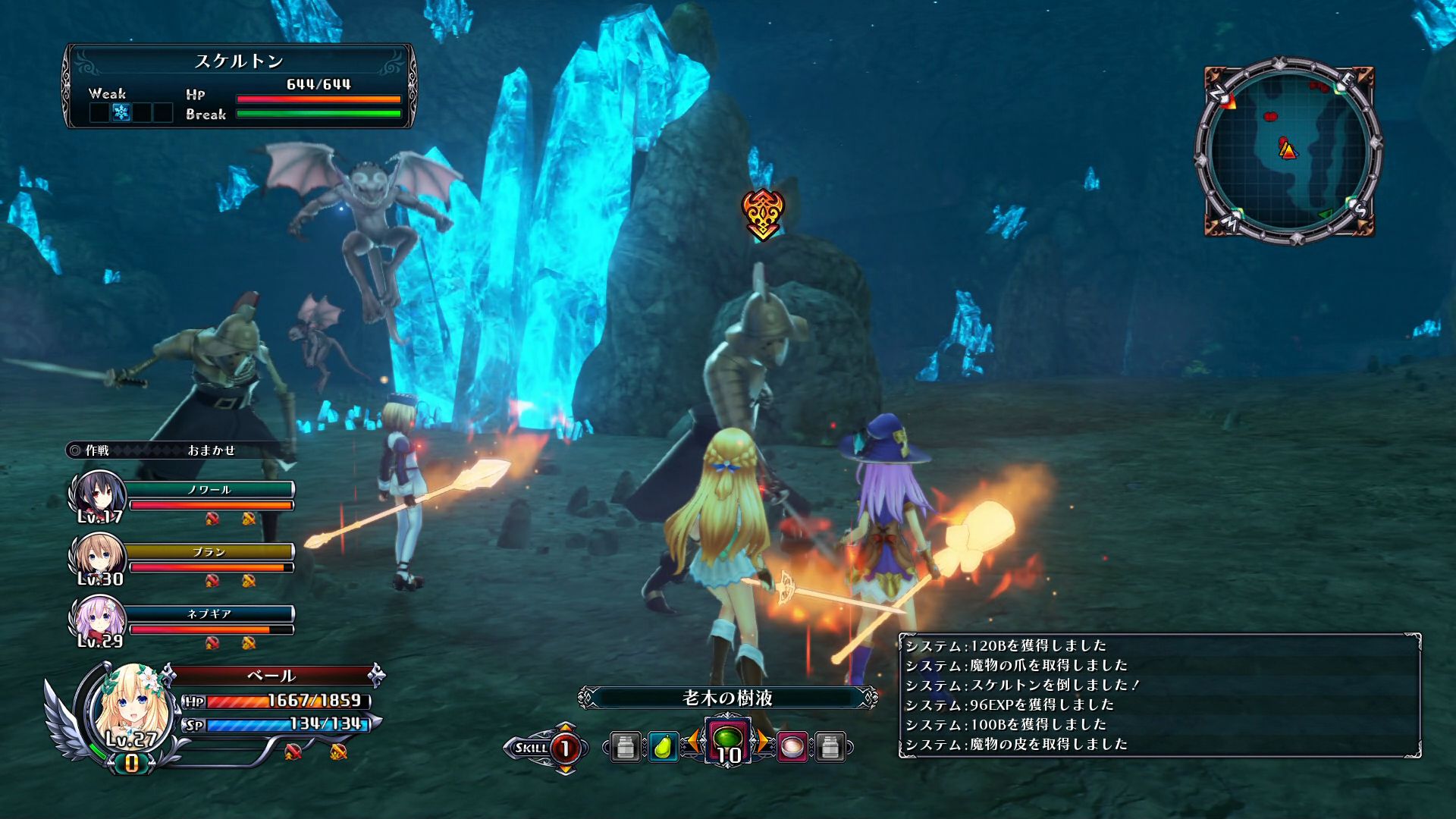The image size is (1456, 819).
Task: Choose the yellow pear item slot
Action: 662,747
